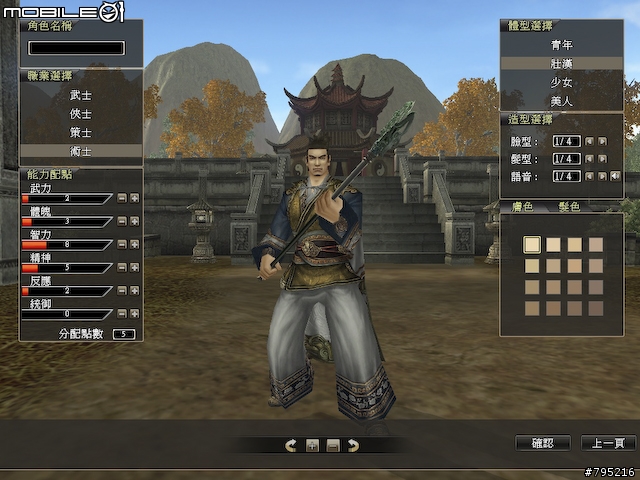Choose the 俠士 class

(81, 114)
